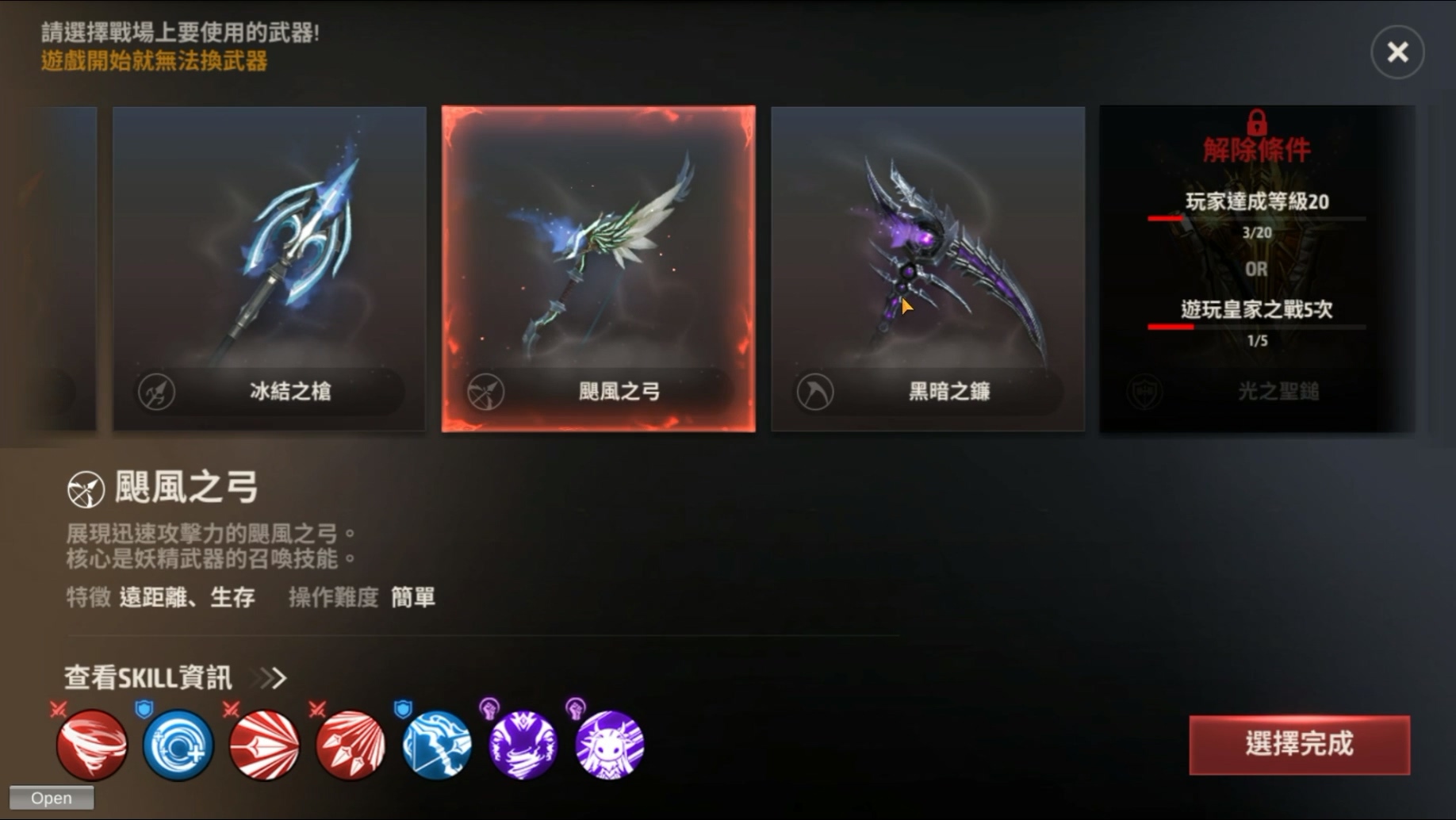Open the blue targeting circle skill icon
The image size is (1456, 820).
(x=176, y=745)
